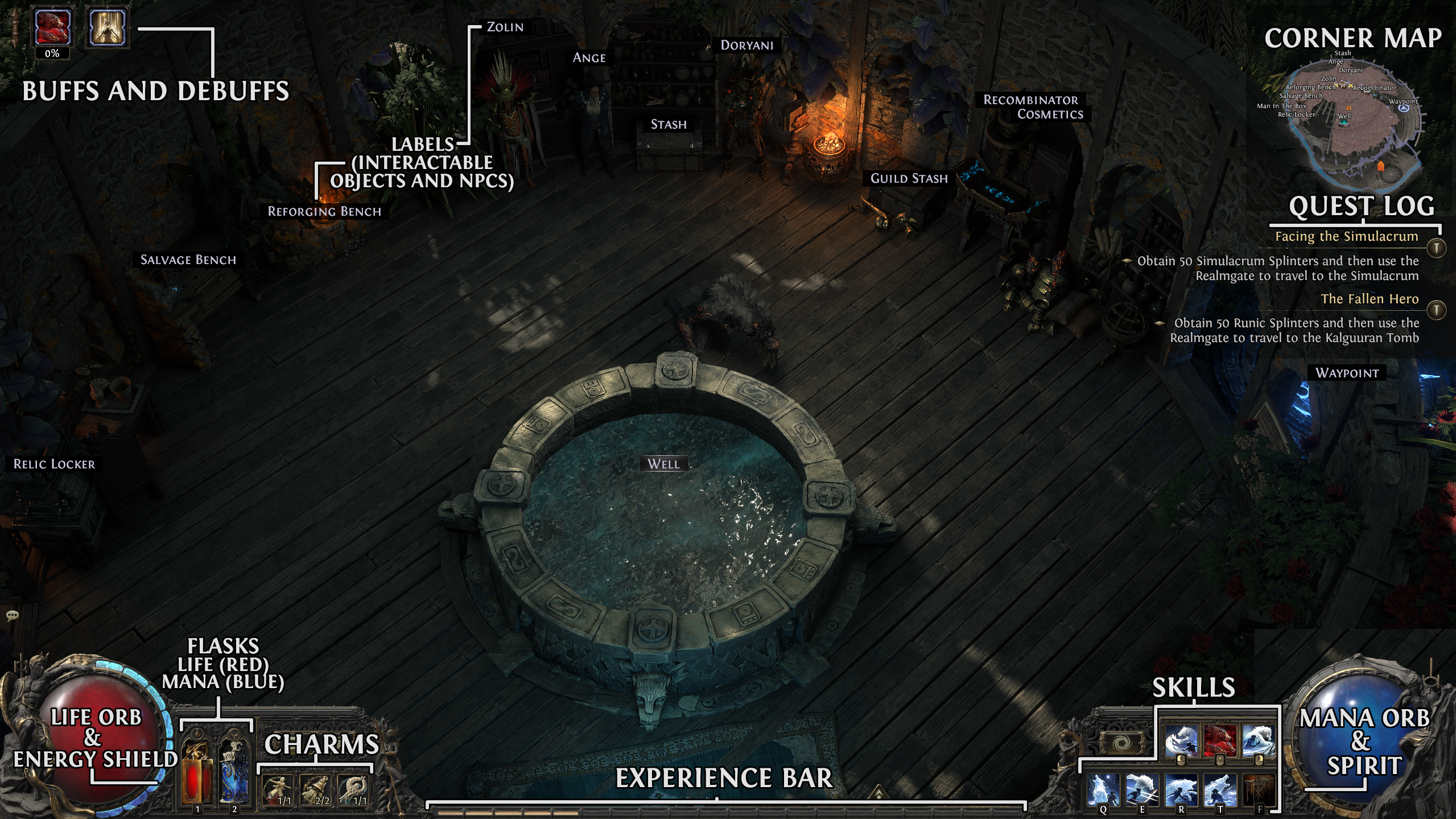Open the Salvage Bench label
Viewport: 1456px width, 819px height.
[x=188, y=260]
